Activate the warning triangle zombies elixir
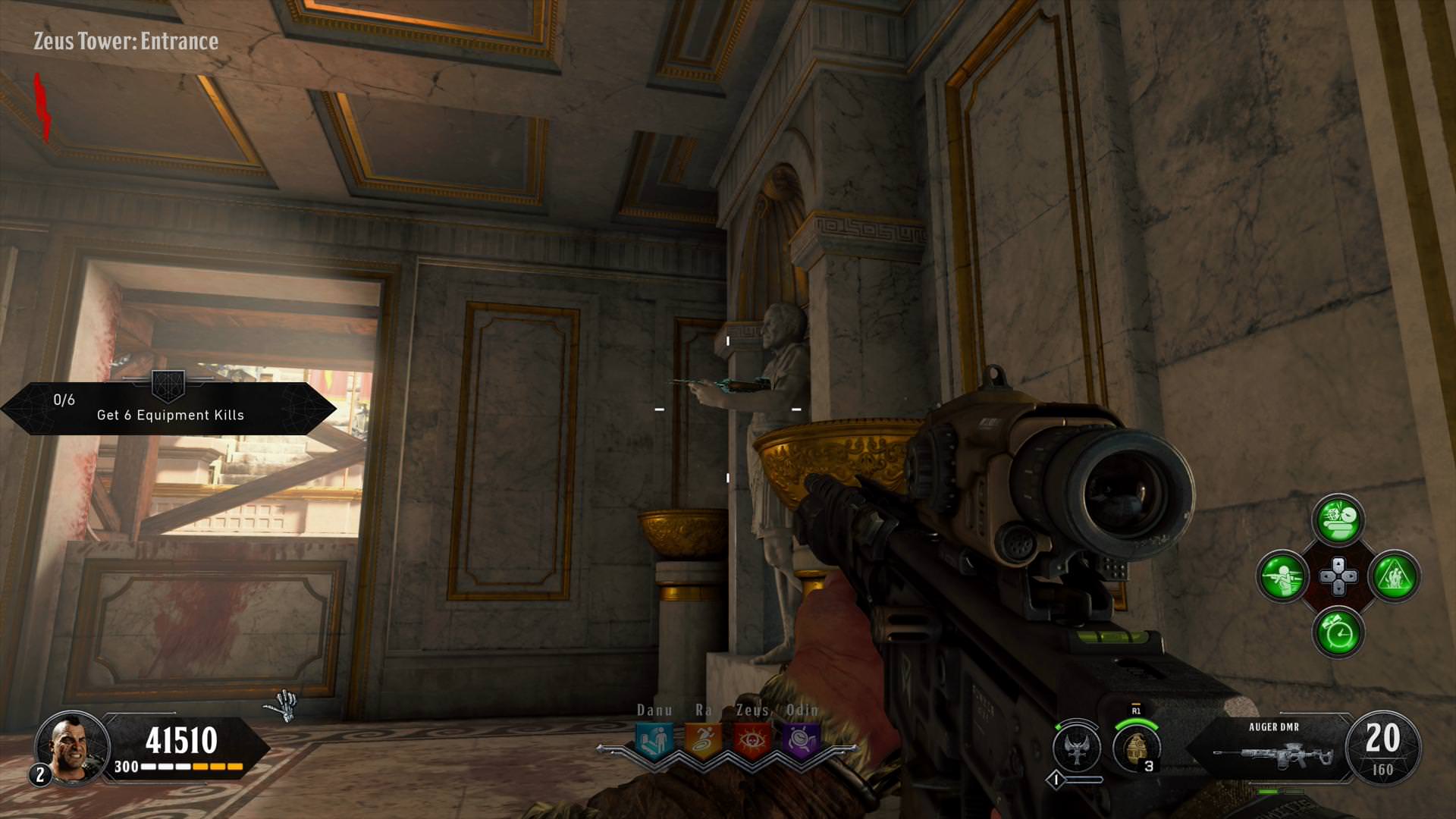This screenshot has height=819, width=1456. [x=1394, y=576]
